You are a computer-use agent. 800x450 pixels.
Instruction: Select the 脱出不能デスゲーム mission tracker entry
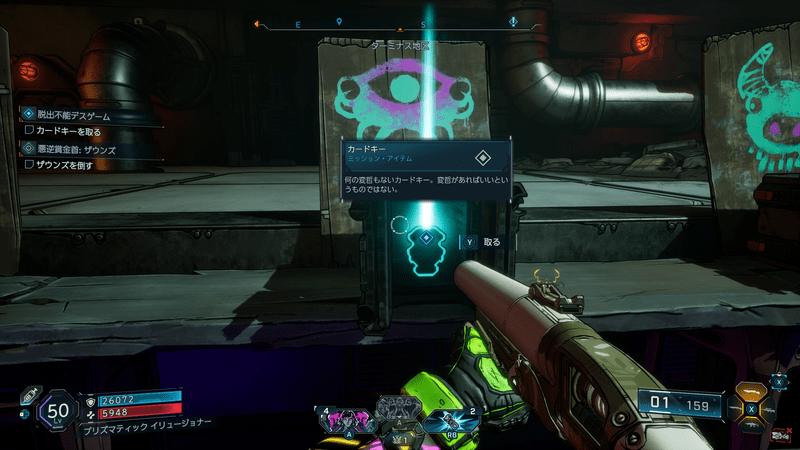[x=68, y=115]
